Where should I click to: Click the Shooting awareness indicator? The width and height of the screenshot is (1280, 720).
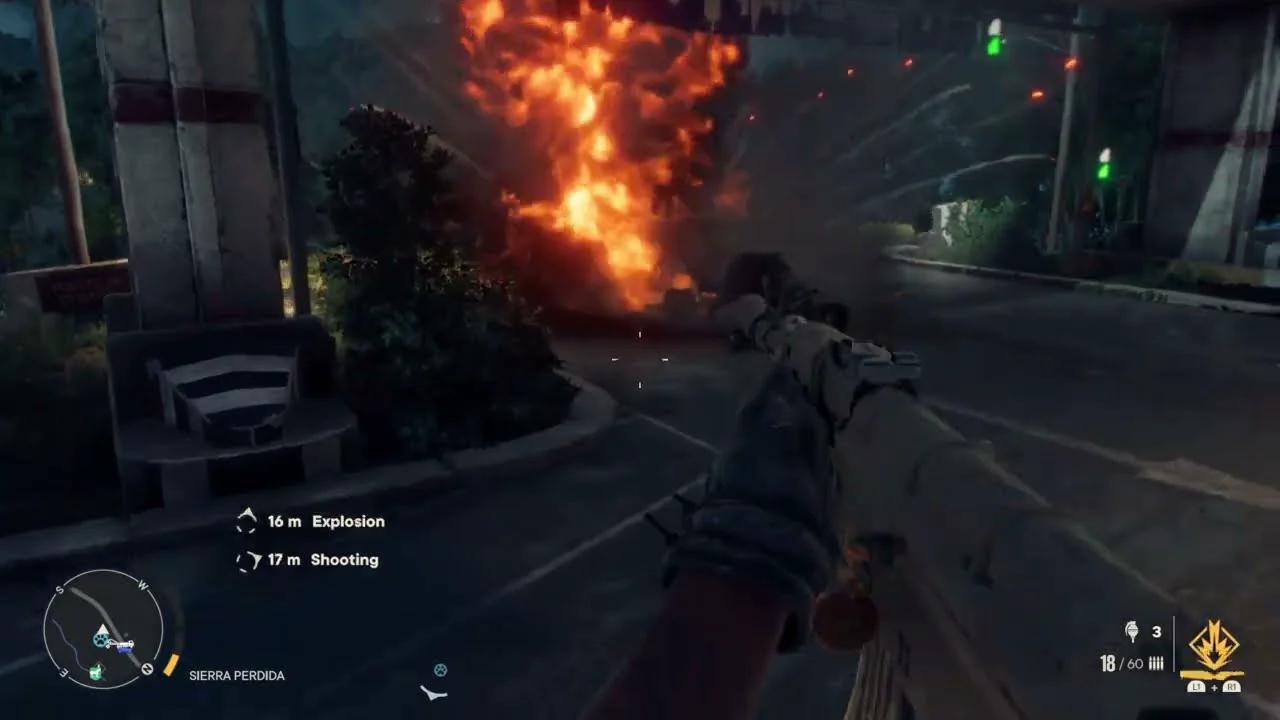pos(246,558)
